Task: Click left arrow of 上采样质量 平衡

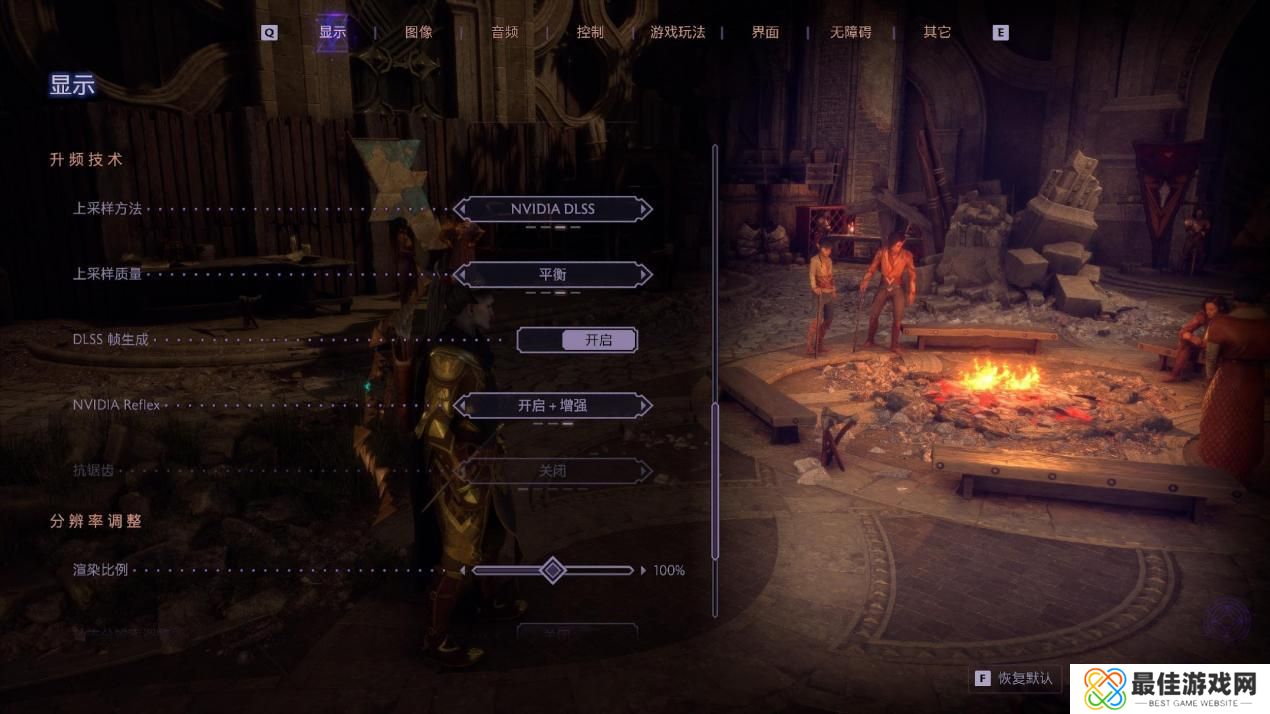Action: point(460,274)
